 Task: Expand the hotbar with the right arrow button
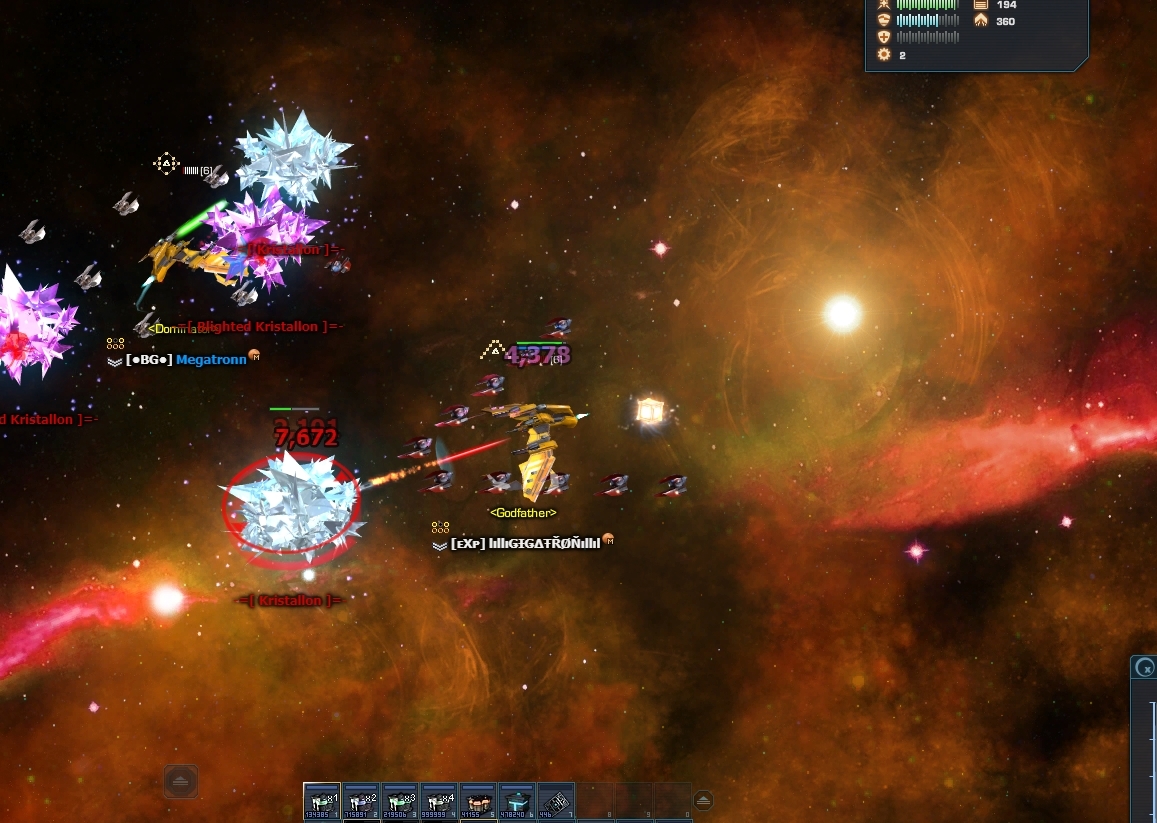coord(703,800)
